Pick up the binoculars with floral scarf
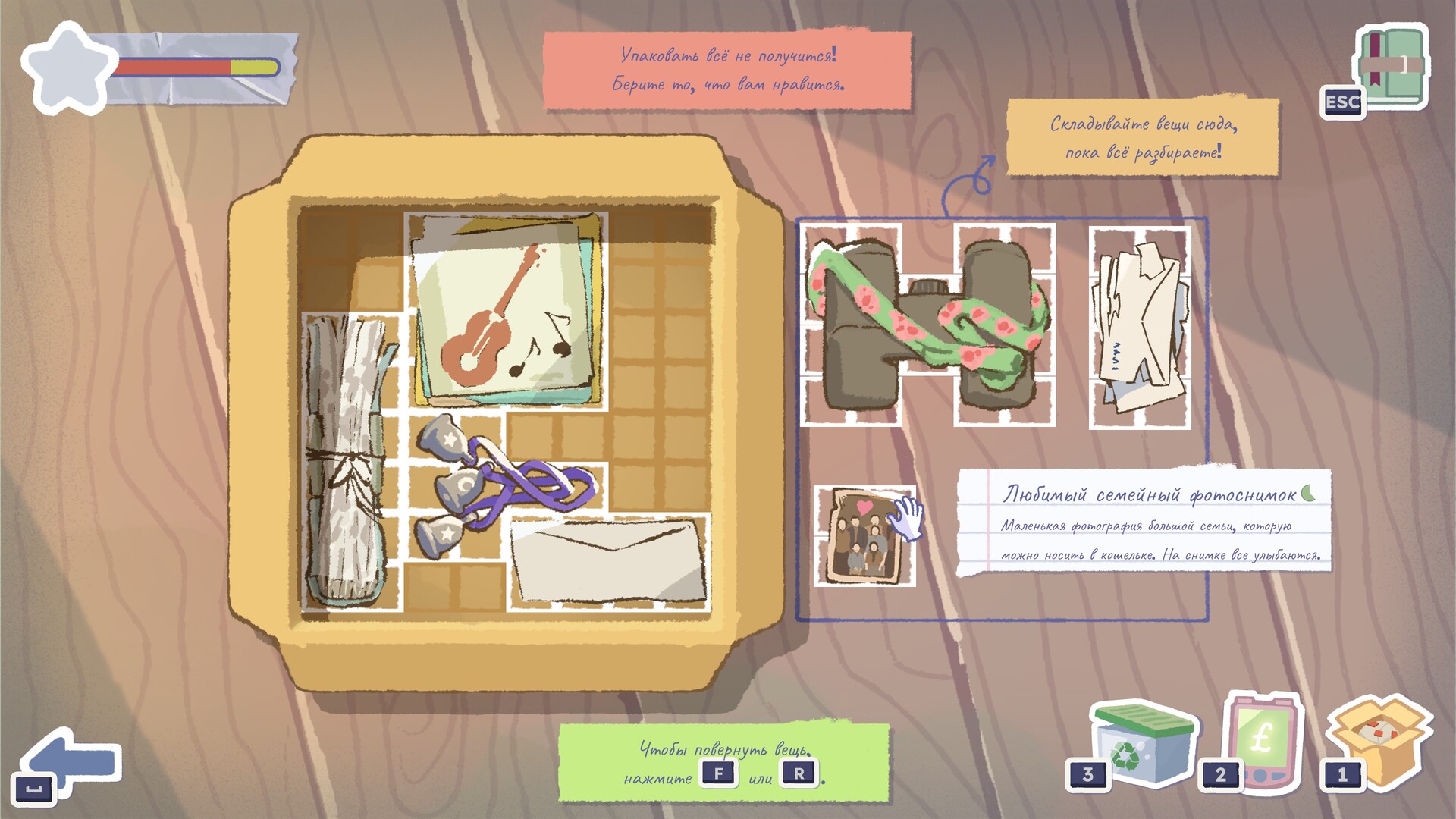 coord(927,325)
